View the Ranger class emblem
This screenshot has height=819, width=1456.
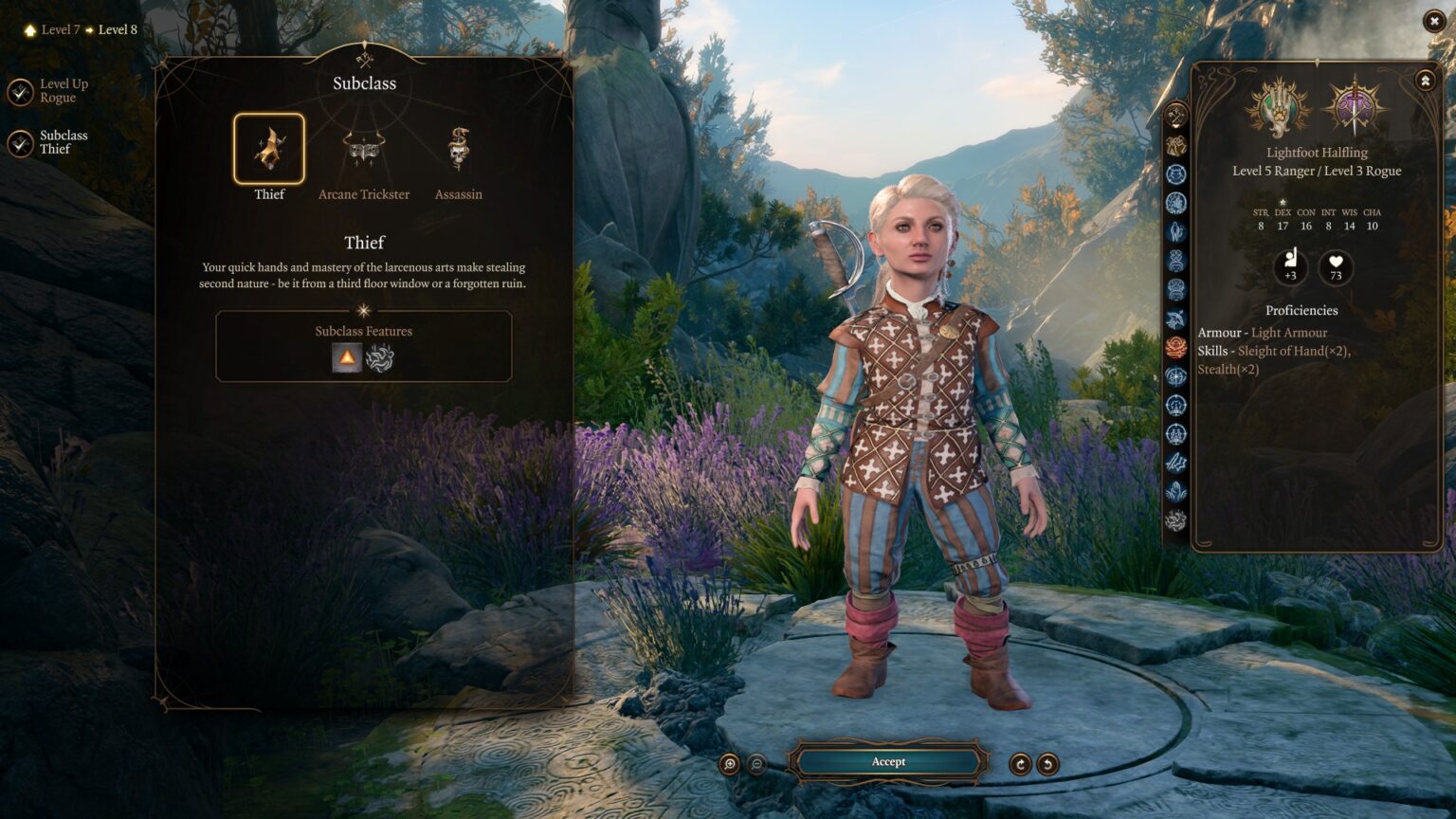click(x=1278, y=106)
